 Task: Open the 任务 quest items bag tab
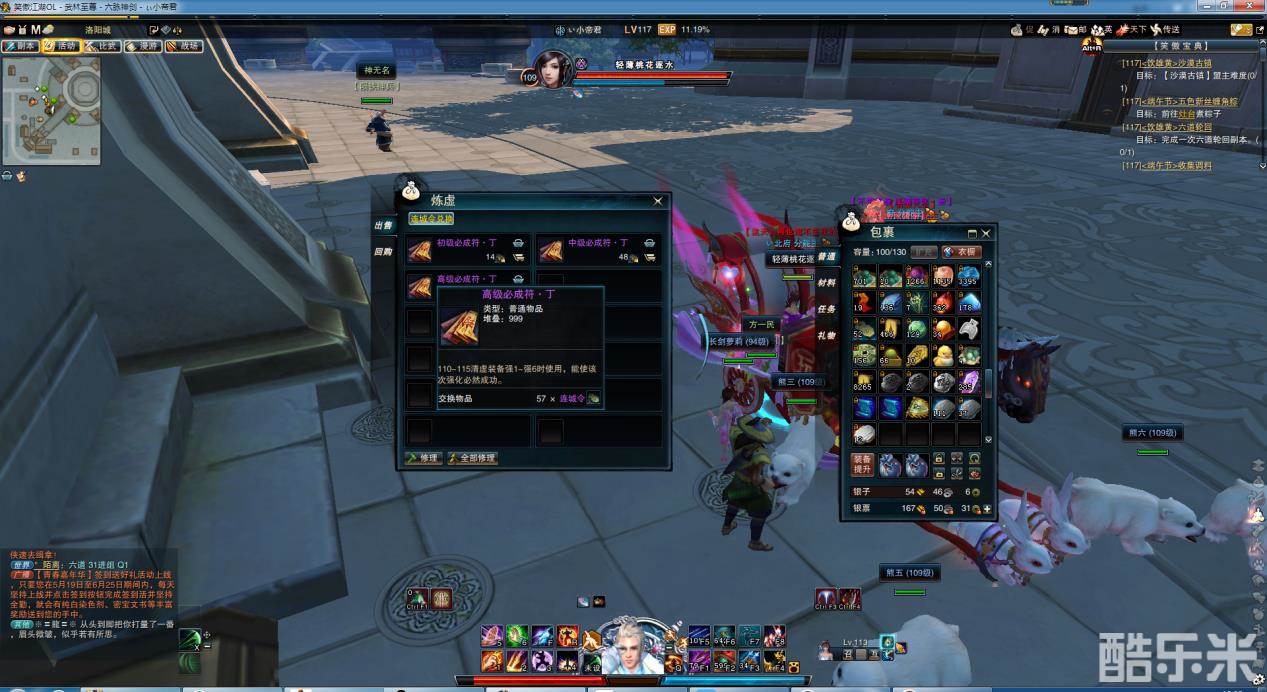(x=827, y=309)
